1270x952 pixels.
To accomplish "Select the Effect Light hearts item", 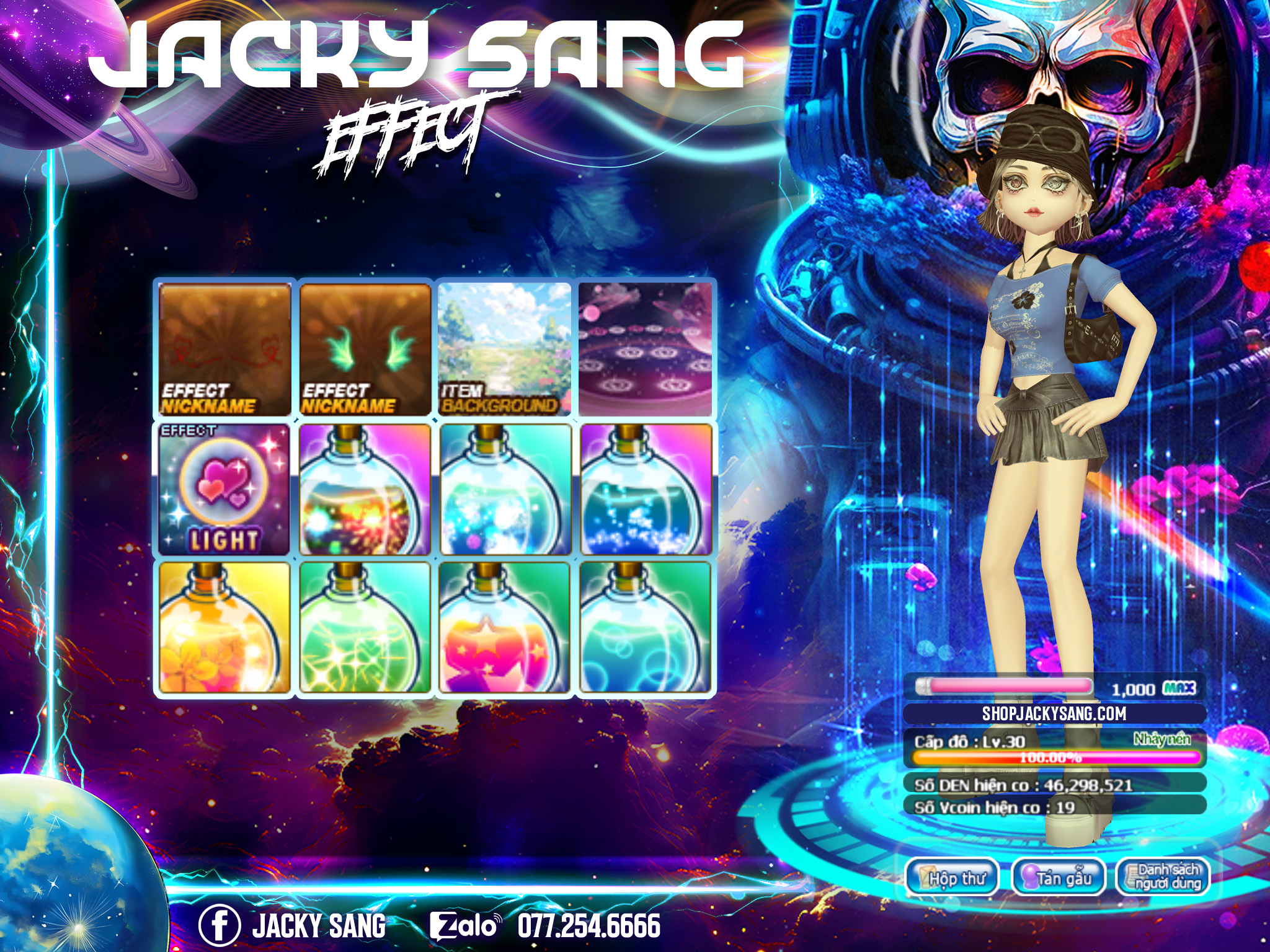I will pos(224,490).
